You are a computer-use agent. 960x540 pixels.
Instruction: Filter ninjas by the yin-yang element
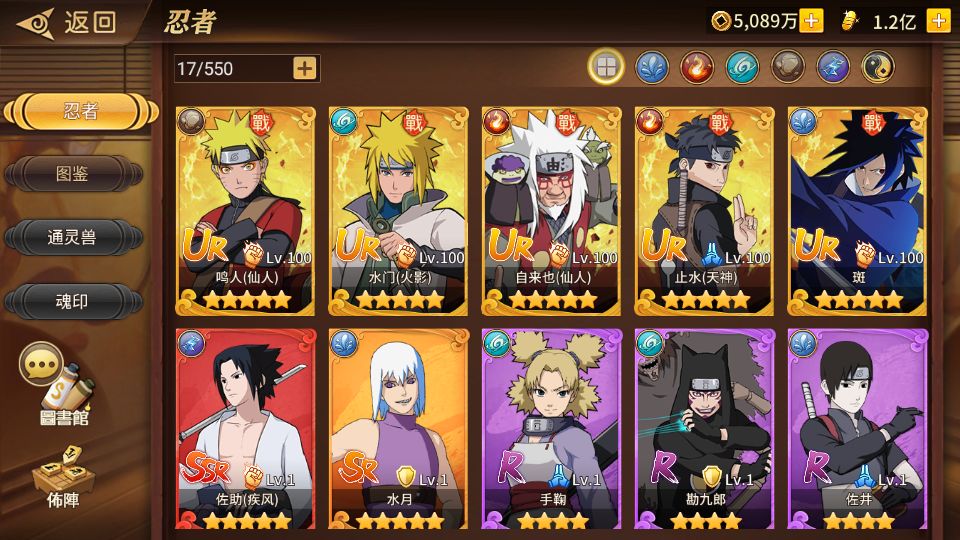pyautogui.click(x=878, y=67)
